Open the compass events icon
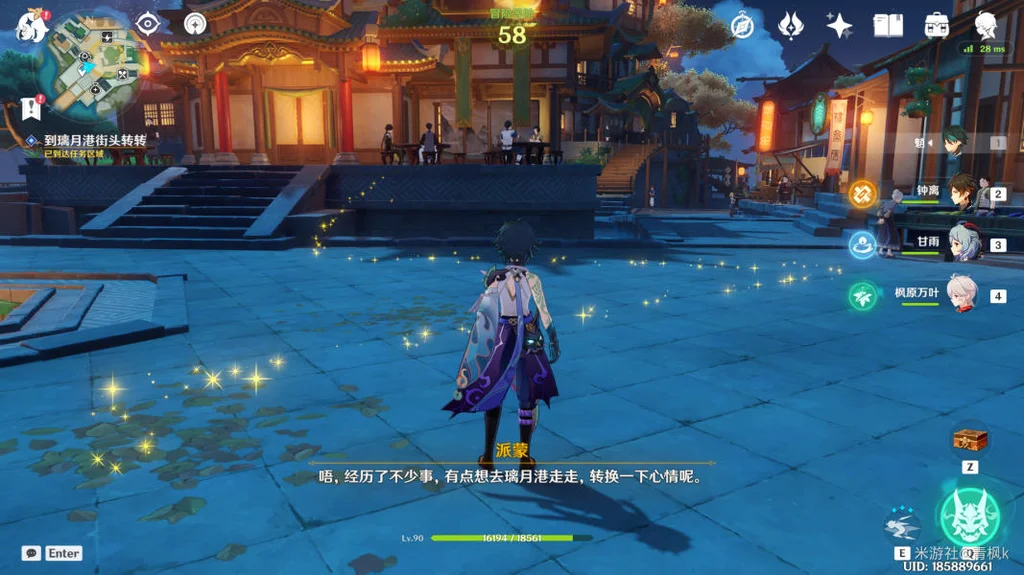 (742, 25)
